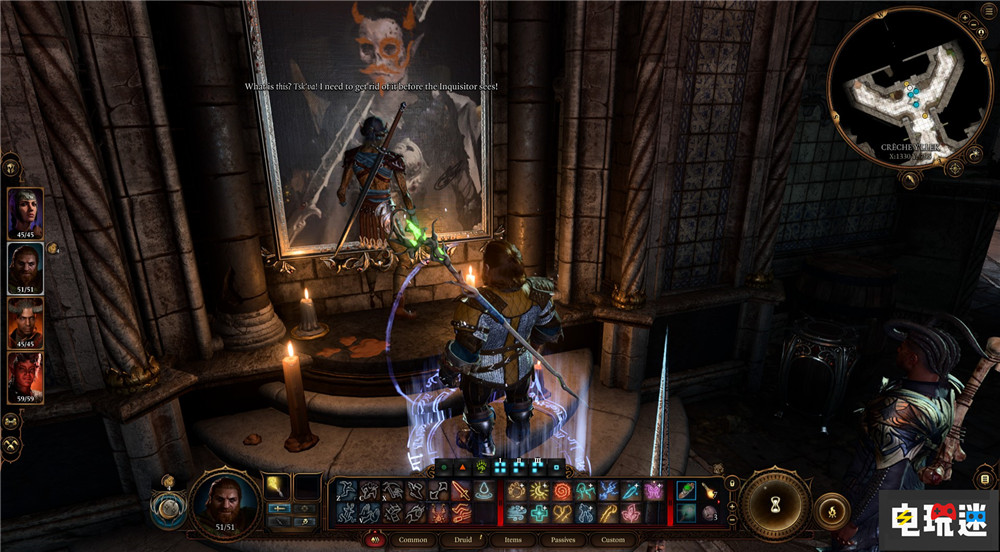Choose the red-bearded character in party list
This screenshot has width=1000, height=552.
25,265
